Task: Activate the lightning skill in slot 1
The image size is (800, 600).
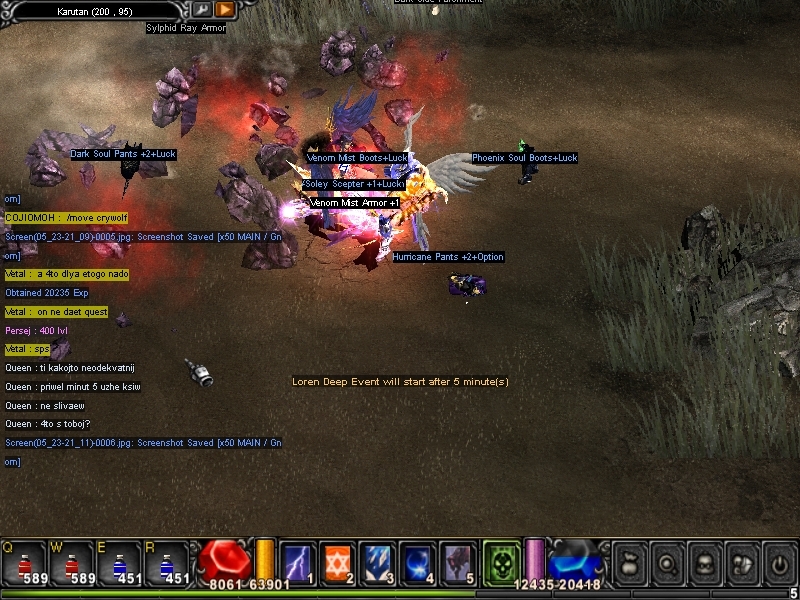Action: [298, 563]
